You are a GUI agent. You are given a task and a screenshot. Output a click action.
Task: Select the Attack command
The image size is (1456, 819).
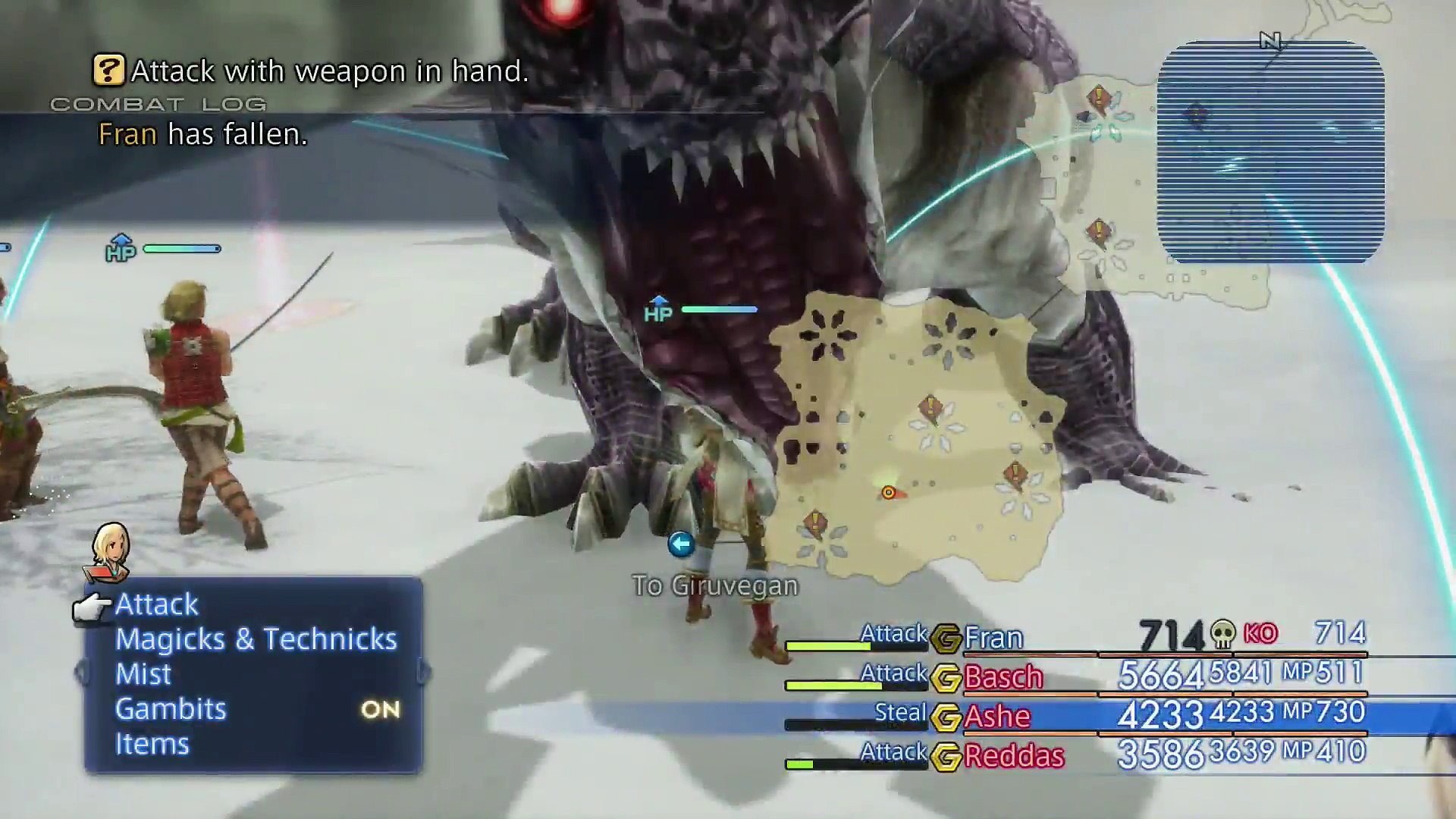(x=156, y=604)
